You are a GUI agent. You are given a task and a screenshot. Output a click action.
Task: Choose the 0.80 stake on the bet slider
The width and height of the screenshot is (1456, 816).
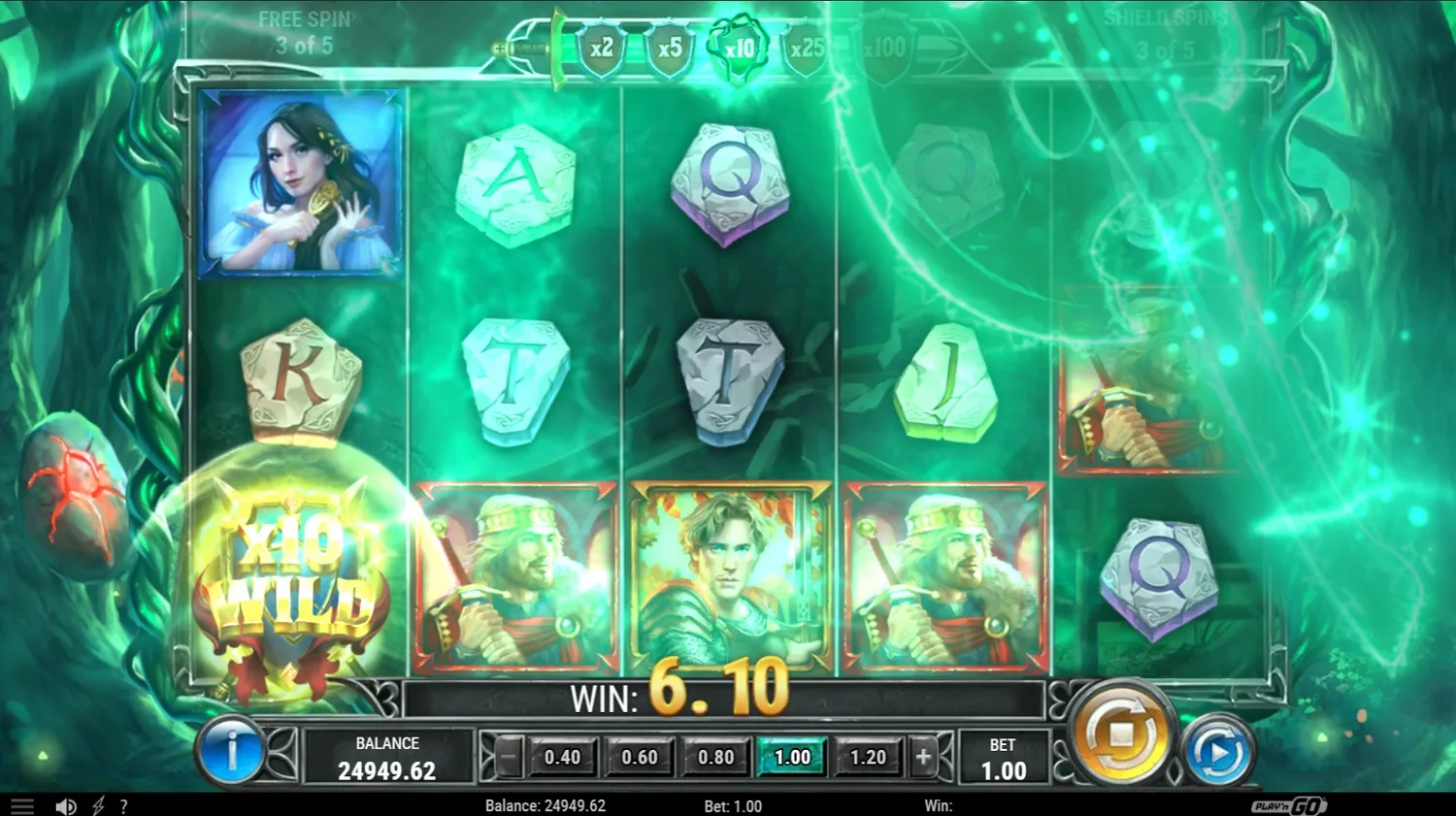tap(716, 757)
